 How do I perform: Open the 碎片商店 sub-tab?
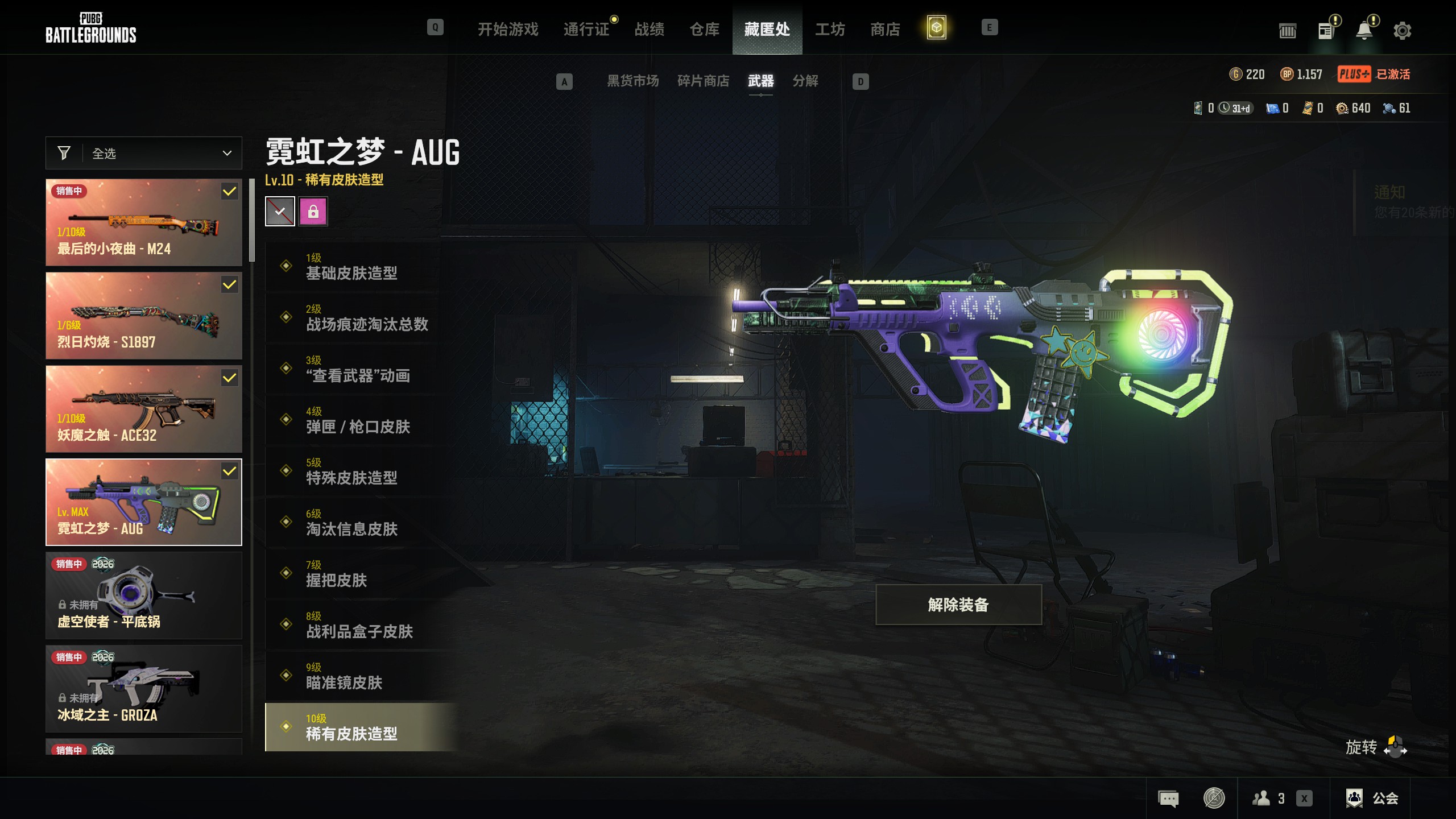703,81
